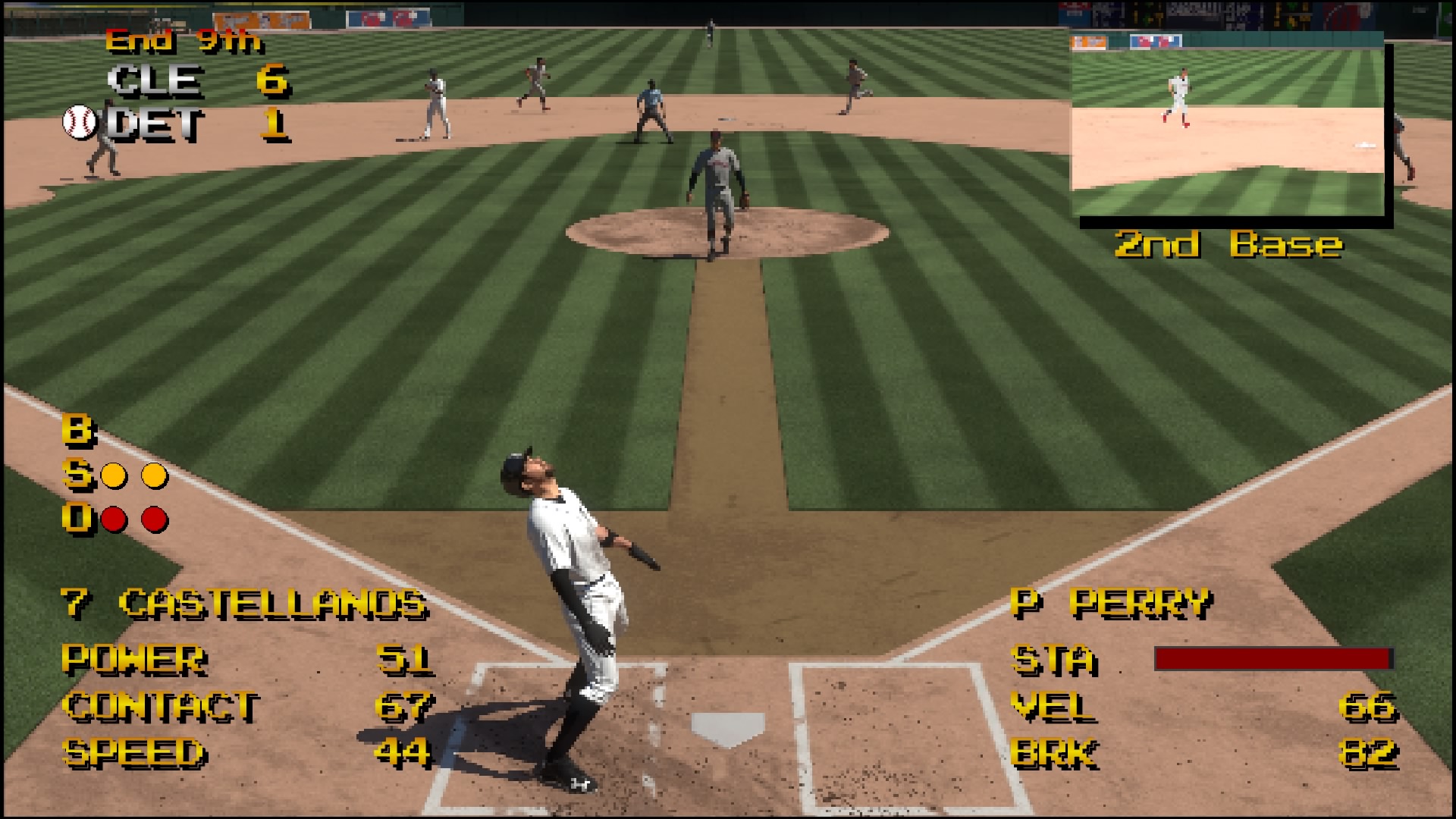Toggle the first strike indicator dot
The height and width of the screenshot is (819, 1456).
click(x=112, y=474)
